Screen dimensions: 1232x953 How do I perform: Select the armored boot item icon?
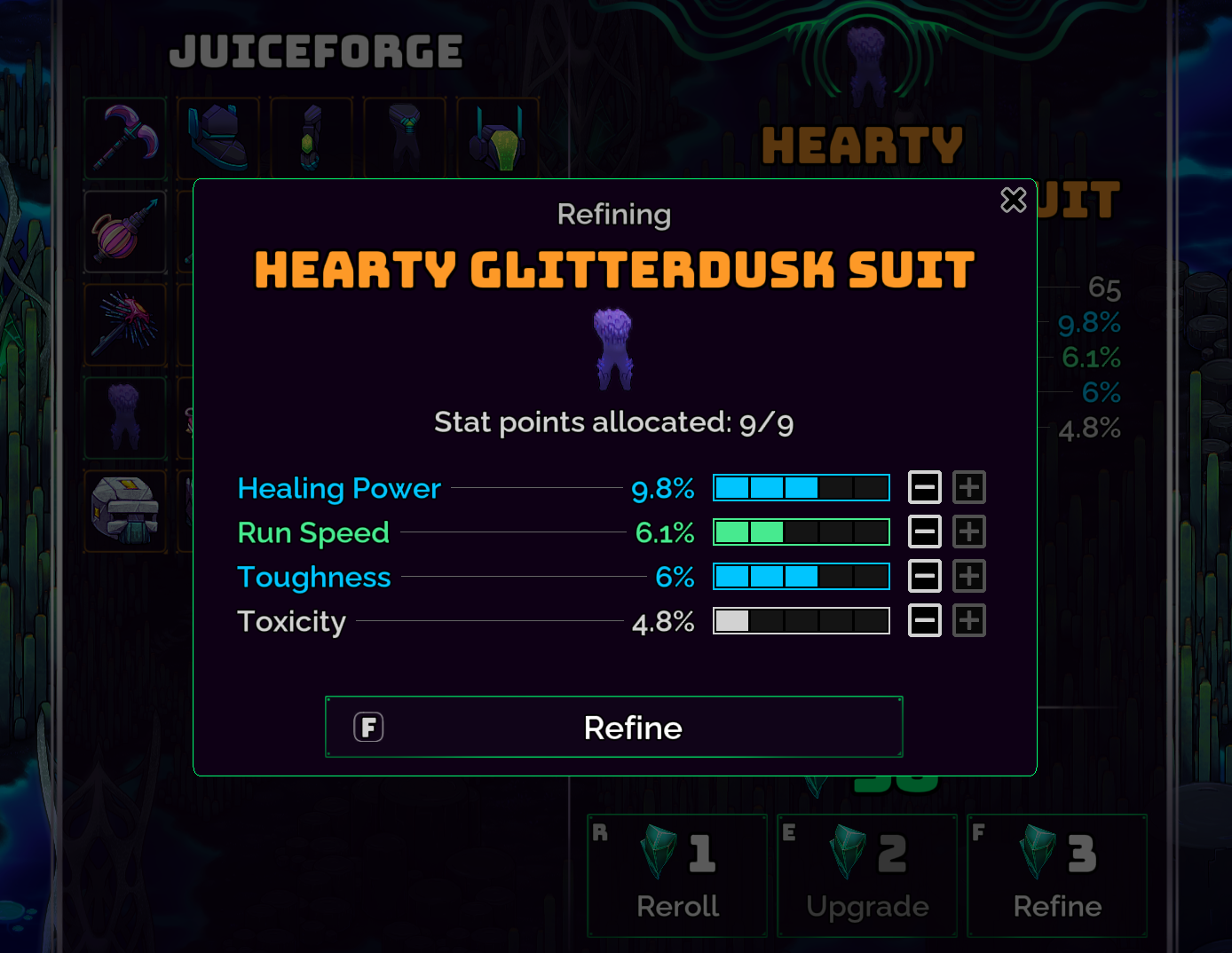(x=218, y=138)
